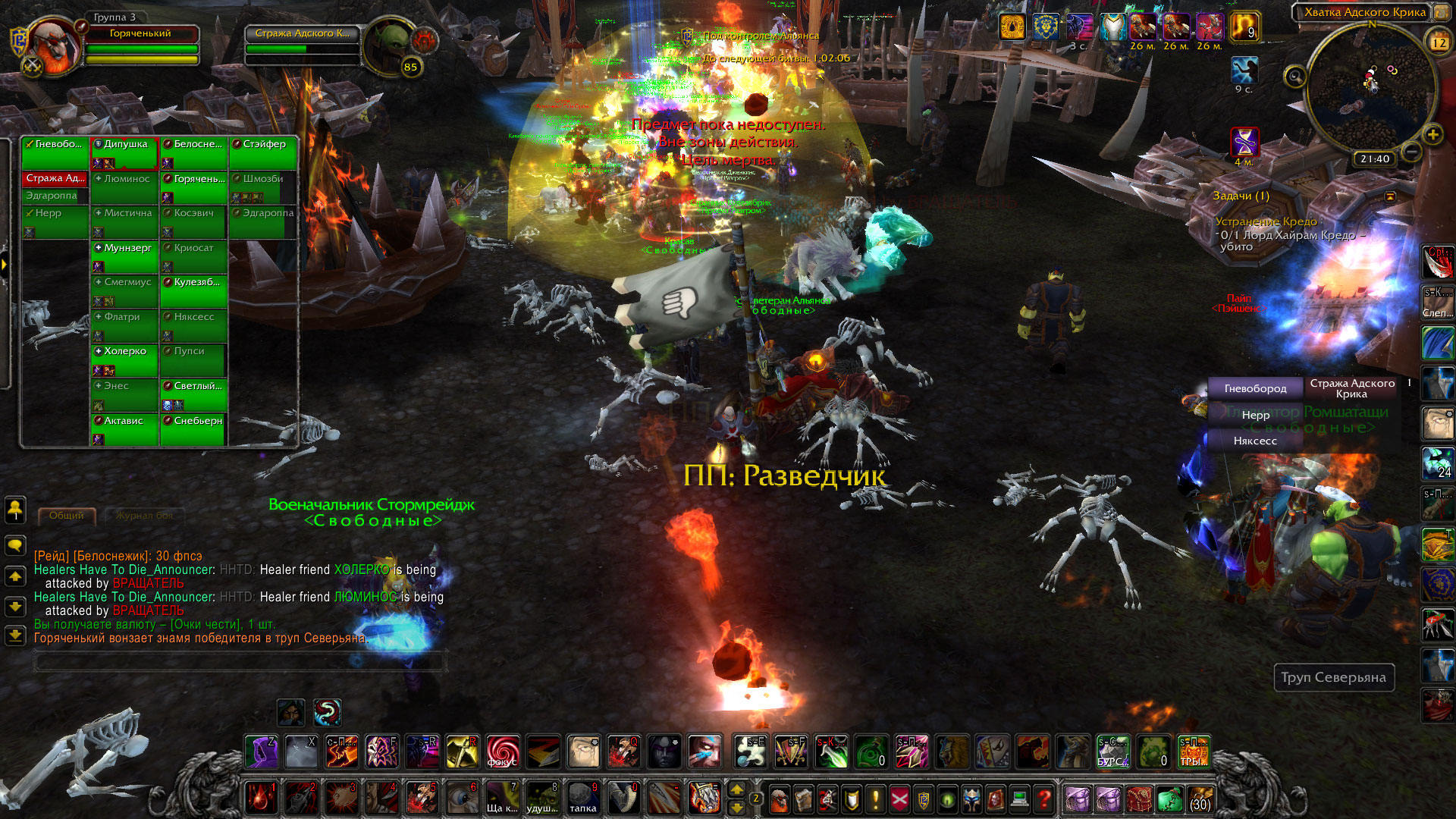This screenshot has width=1456, height=819.
Task: Select Дипушка in the raid frames
Action: point(125,152)
